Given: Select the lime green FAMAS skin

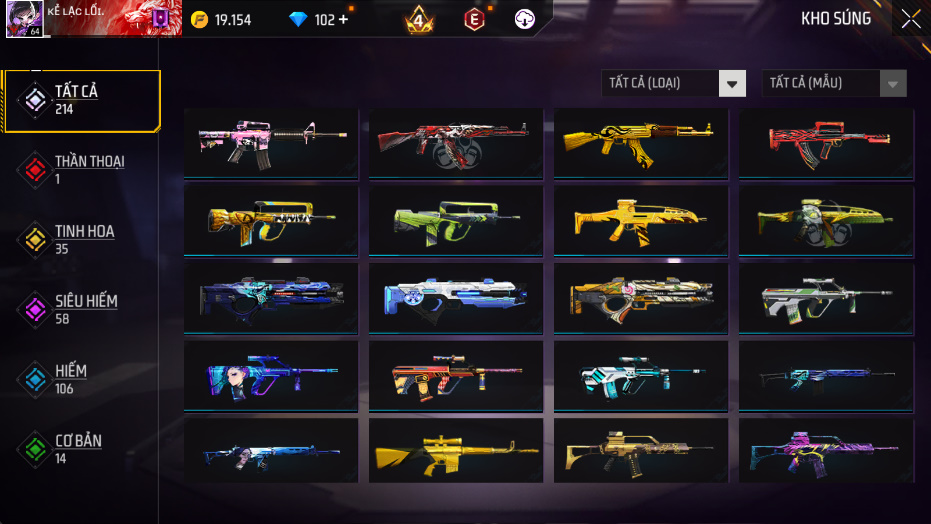Looking at the screenshot, I should click(x=455, y=220).
